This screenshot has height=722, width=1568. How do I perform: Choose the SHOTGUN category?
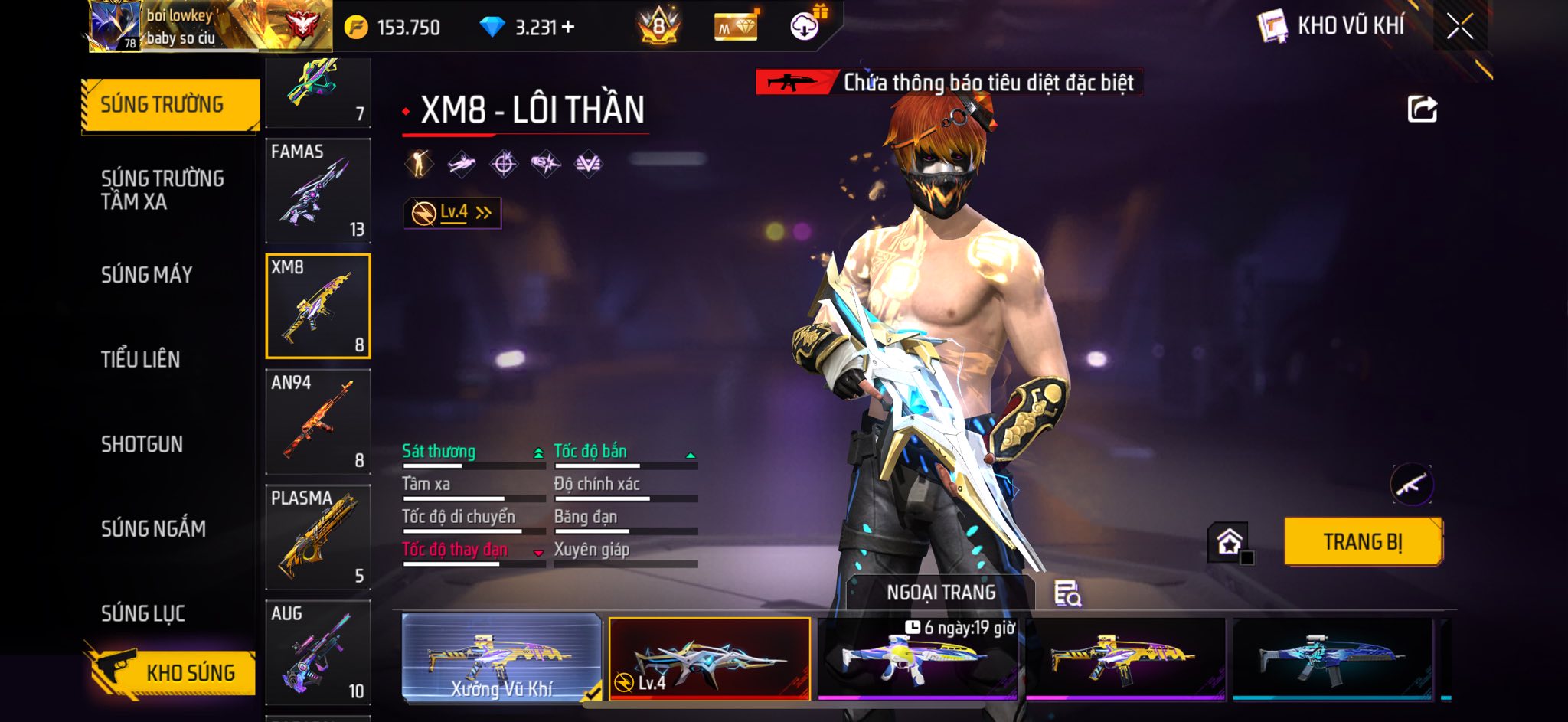point(142,444)
